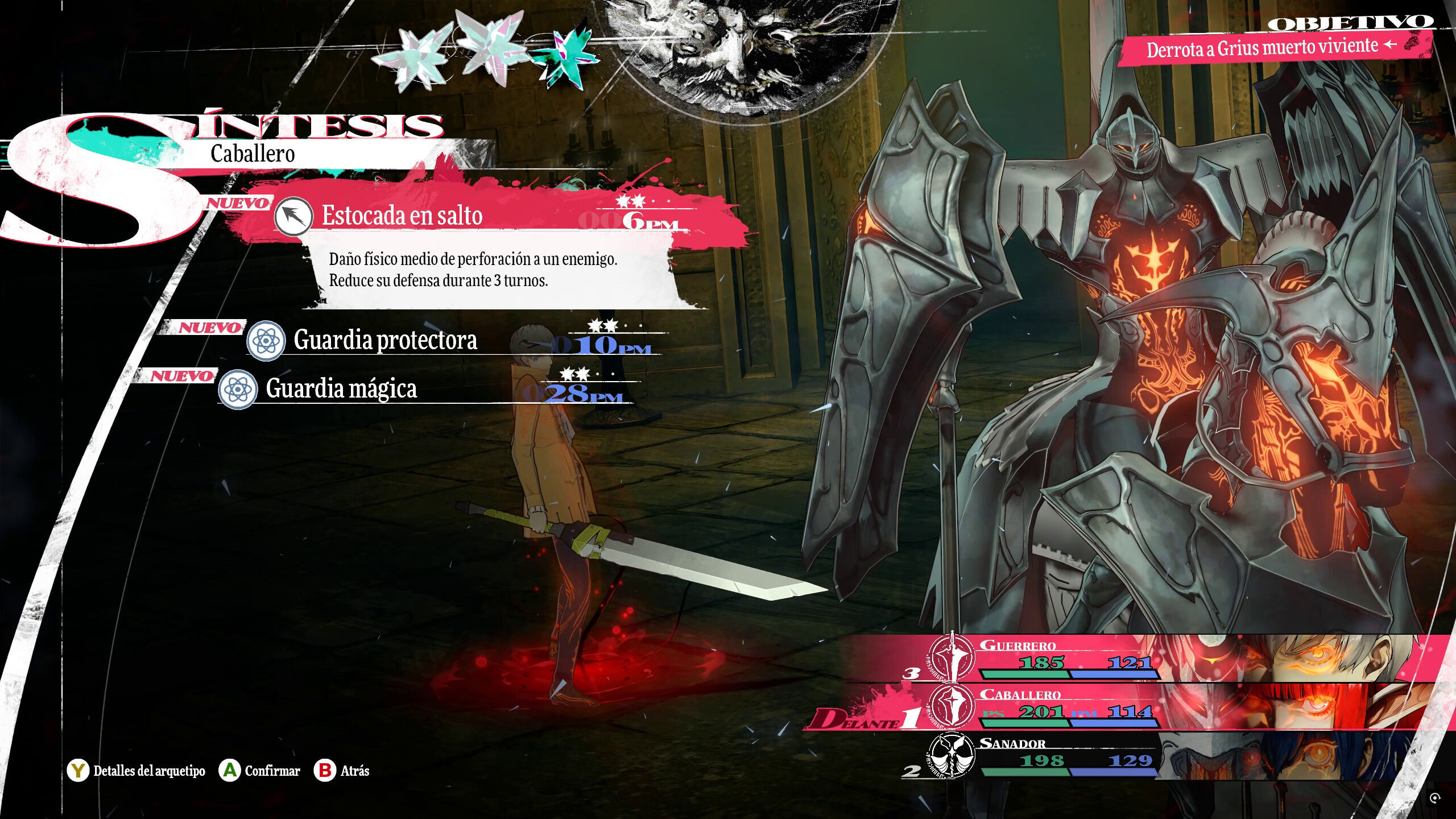Open Detalles del arquetipo
Screen dimensions: 1456x819
coord(136,771)
